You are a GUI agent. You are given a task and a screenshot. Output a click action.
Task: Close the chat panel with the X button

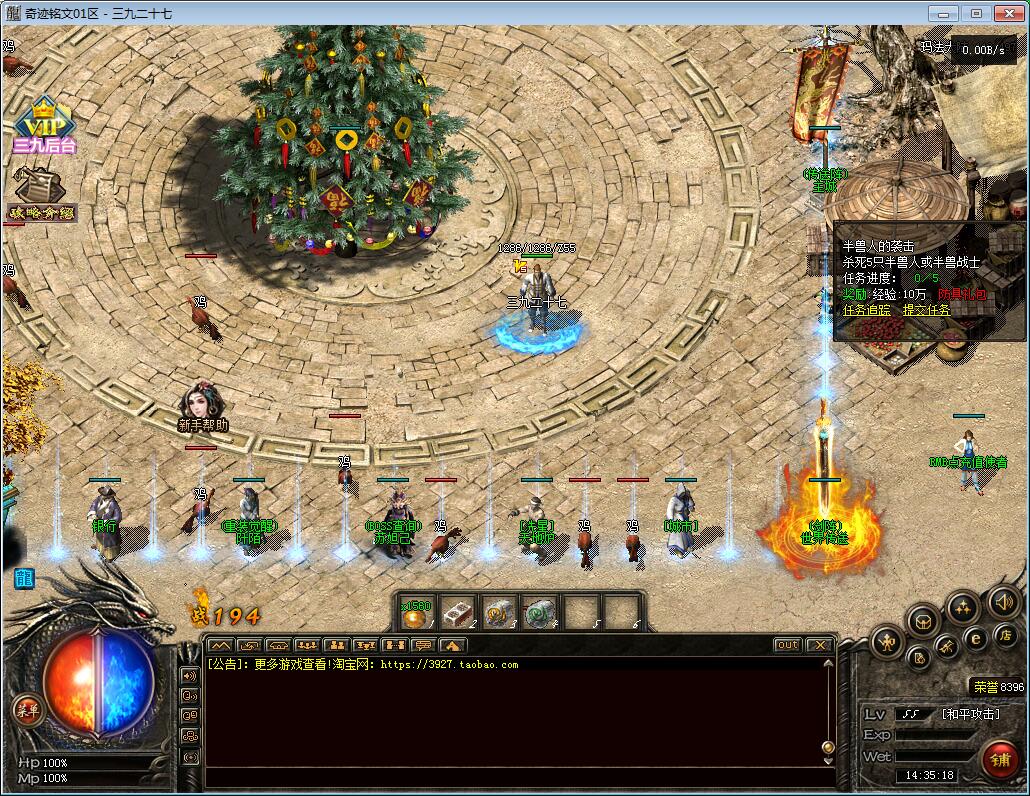point(820,645)
